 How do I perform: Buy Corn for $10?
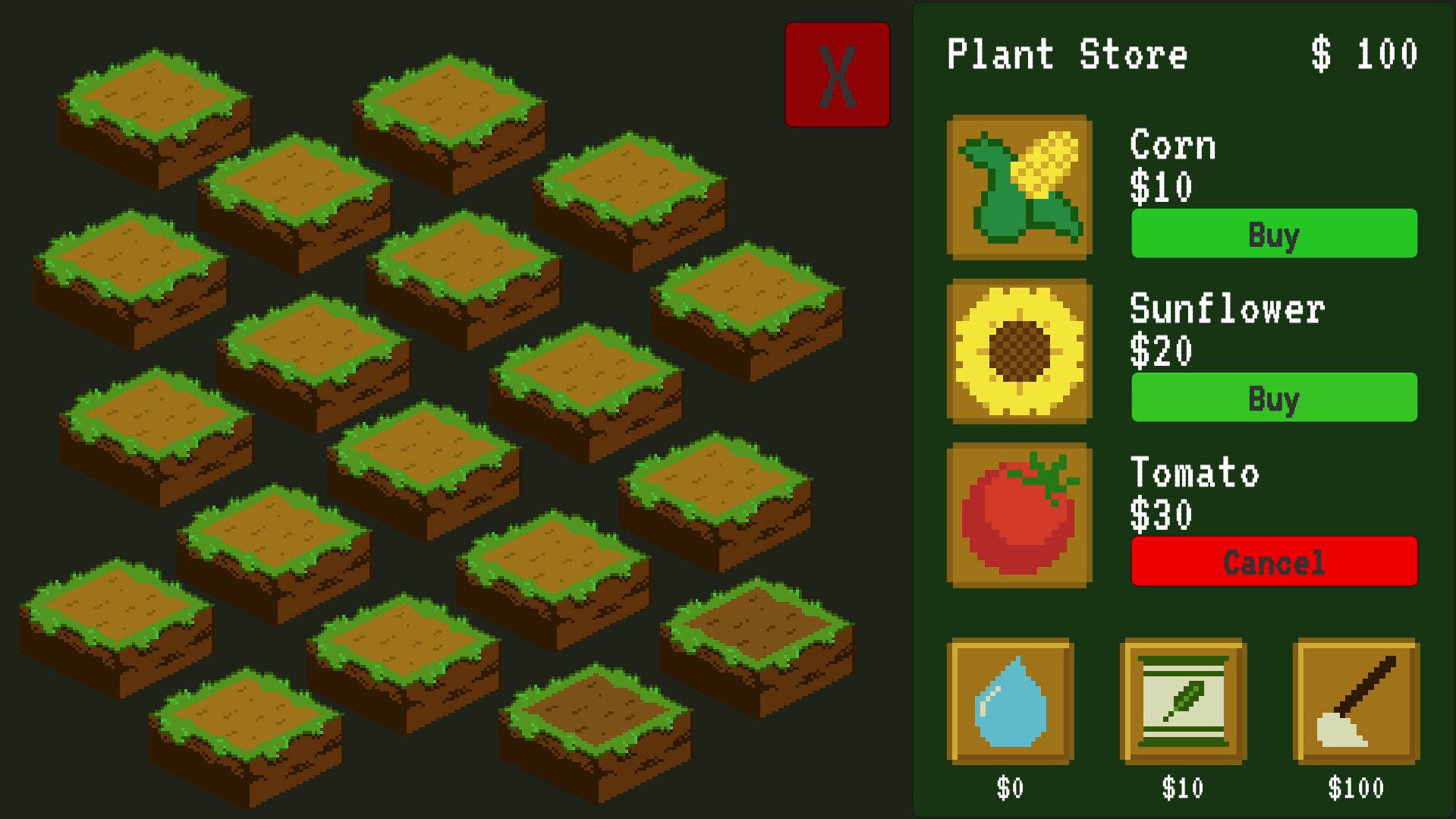(1273, 235)
